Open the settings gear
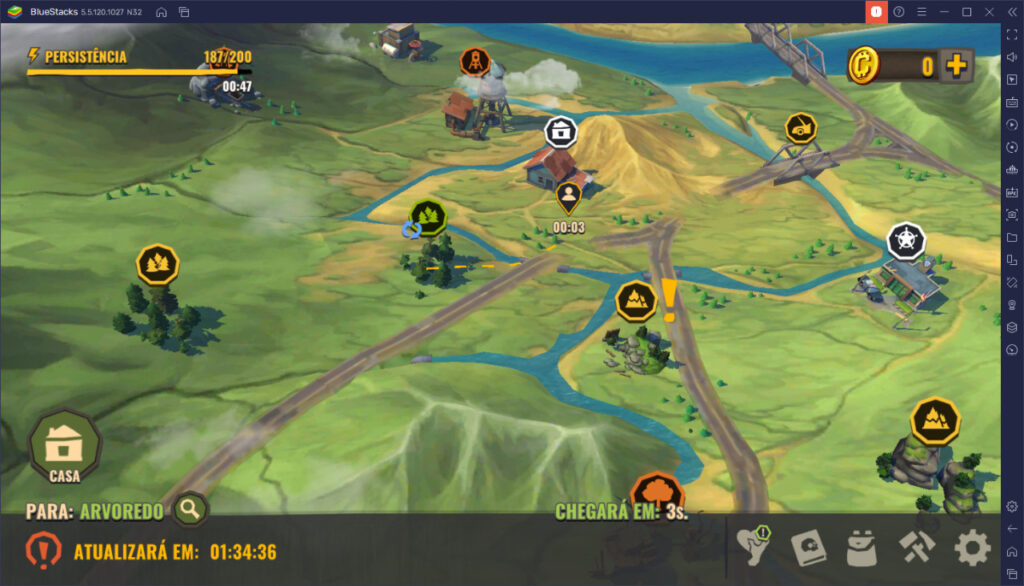Screen dimensions: 1024x586 972,547
